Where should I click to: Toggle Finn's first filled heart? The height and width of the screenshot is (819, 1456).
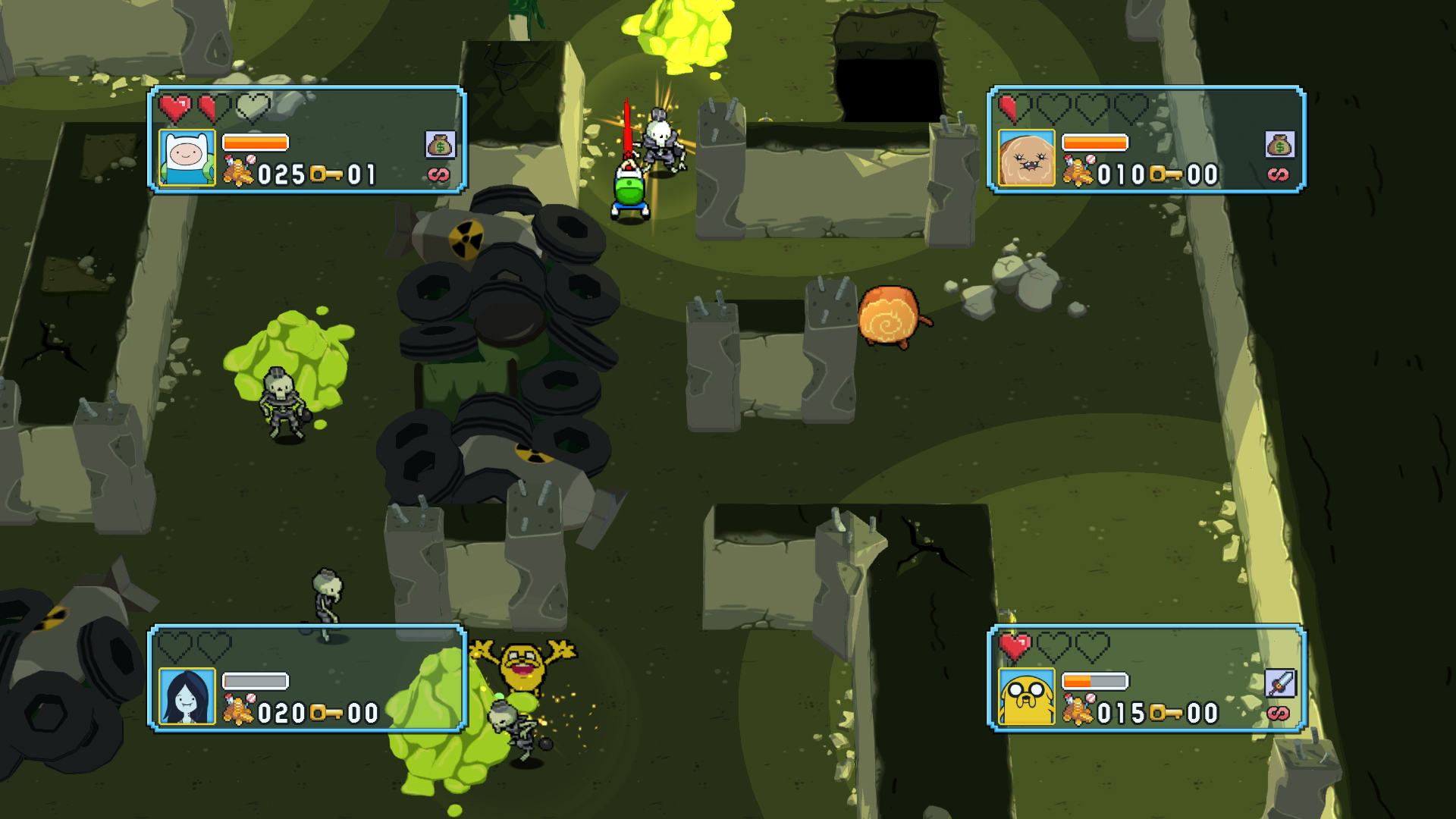[174, 108]
